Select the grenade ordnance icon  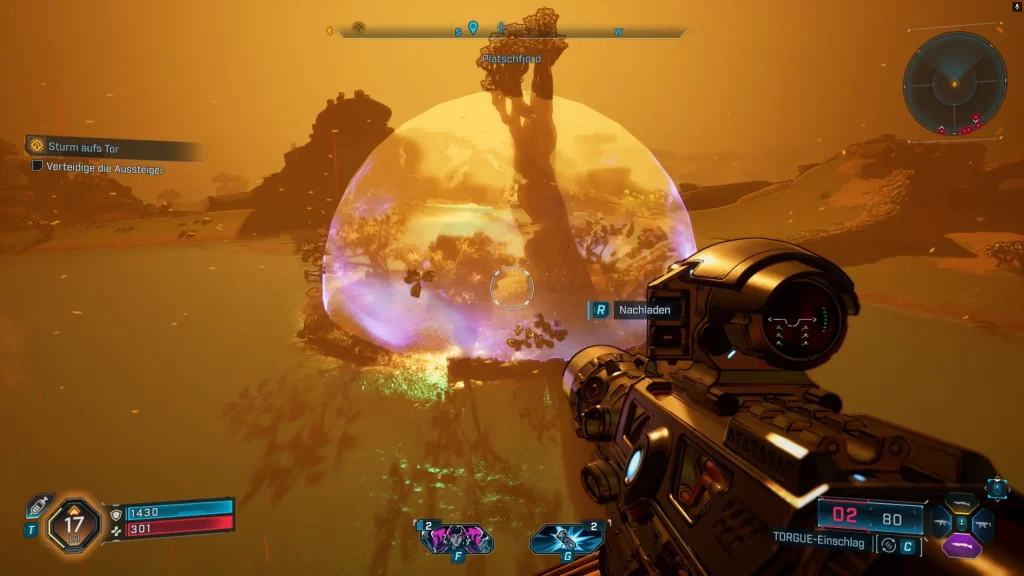coord(568,539)
